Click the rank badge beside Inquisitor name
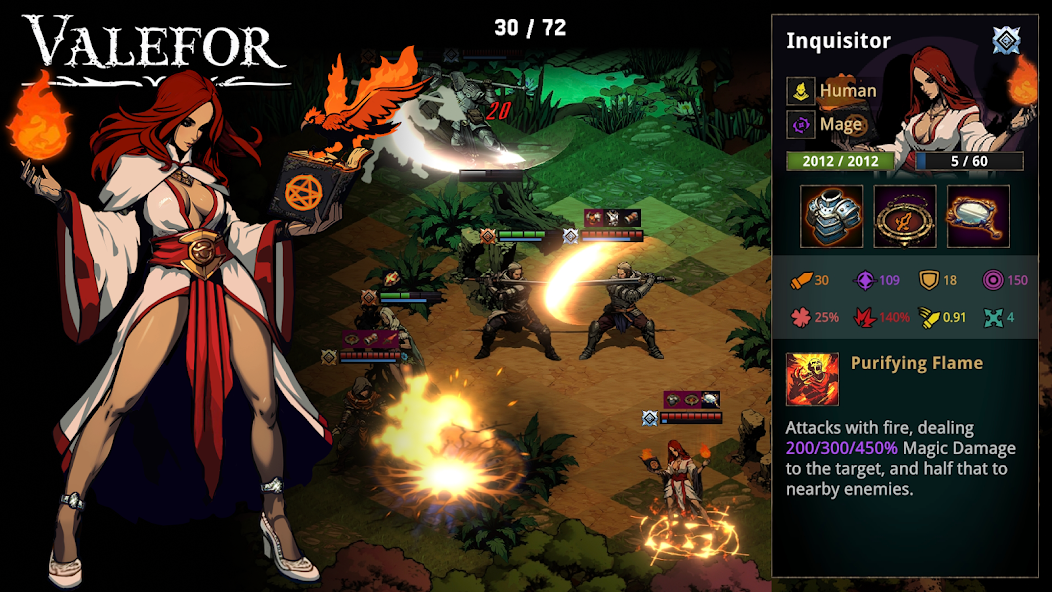This screenshot has height=592, width=1052. (1006, 41)
